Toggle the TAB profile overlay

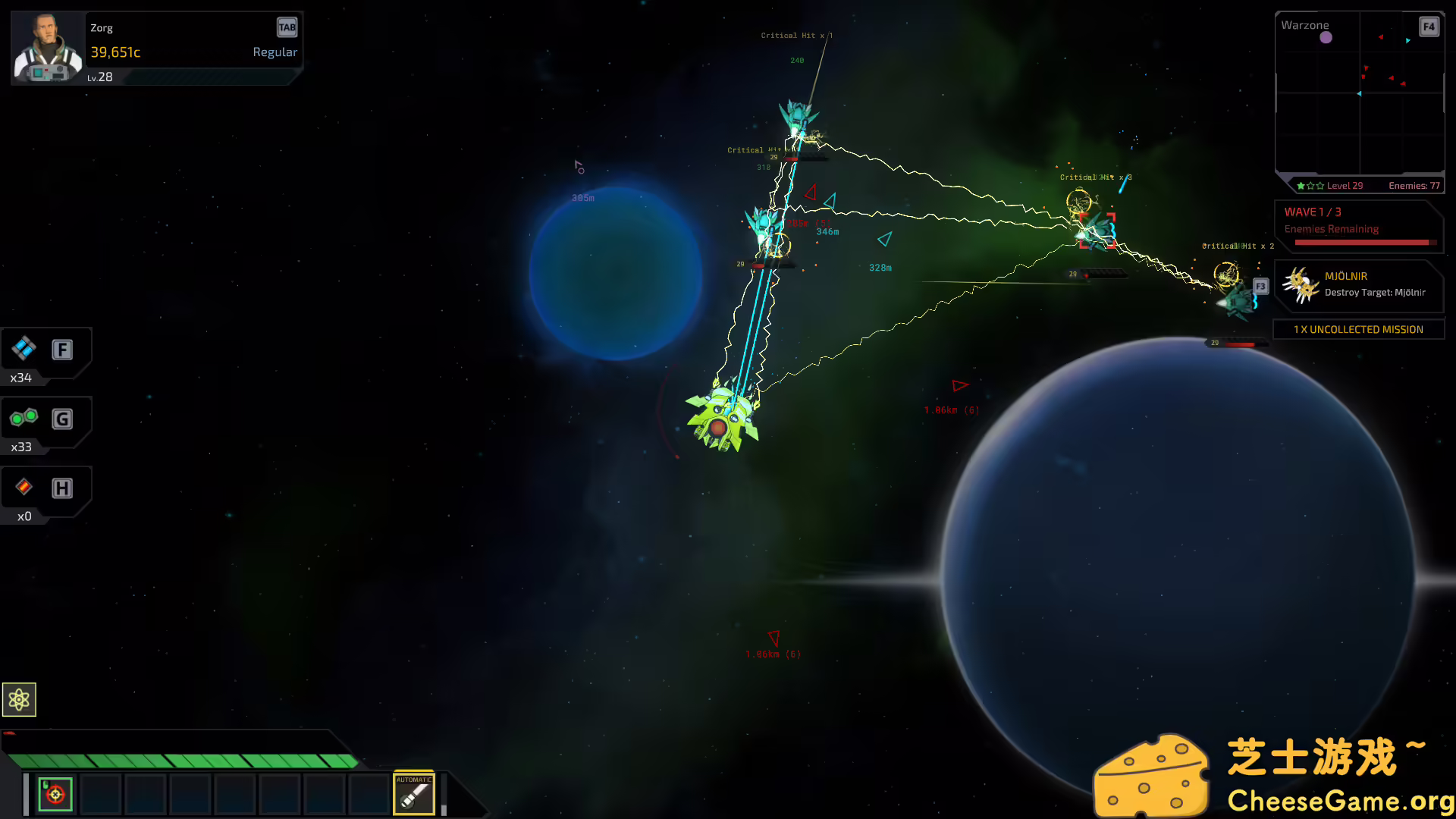287,27
